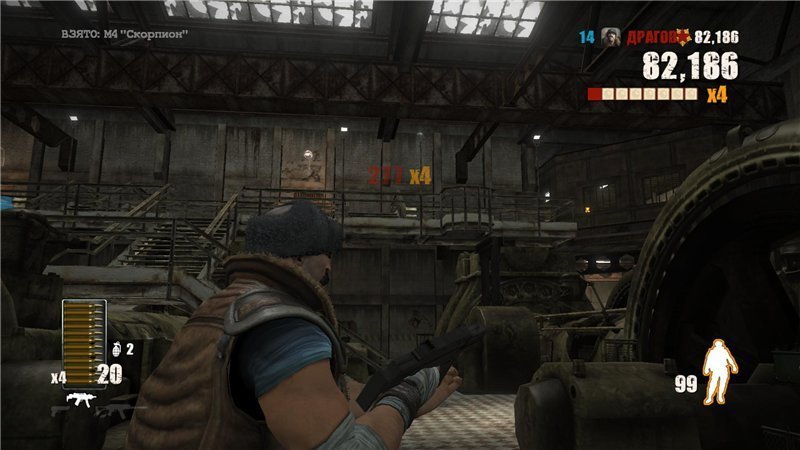Screen dimensions: 800x450
Task: Click the Dragov character portrait
Action: point(610,37)
